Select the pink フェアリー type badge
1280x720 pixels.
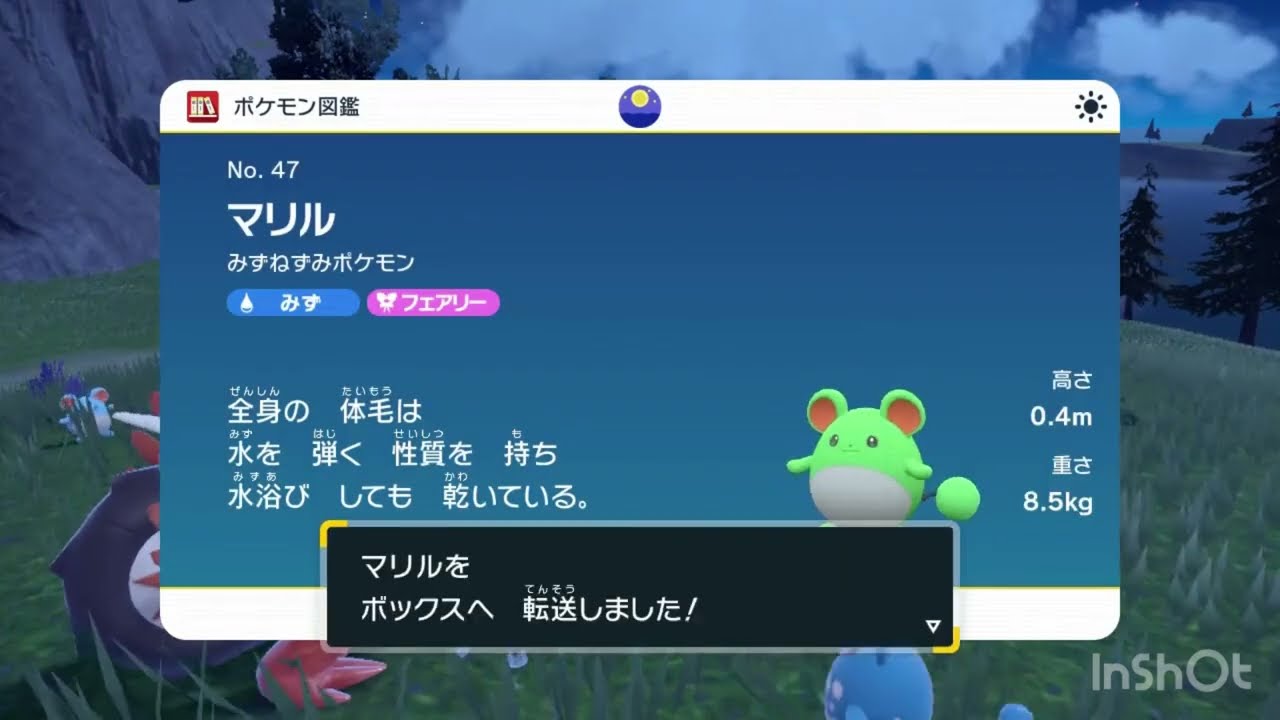[433, 303]
